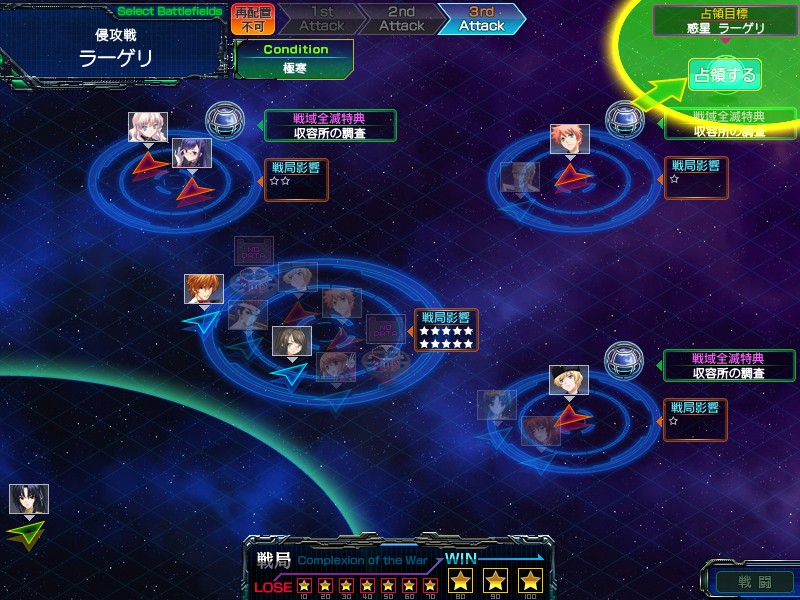The image size is (800, 600).
Task: Click the 占領する occupy button
Action: click(x=725, y=75)
